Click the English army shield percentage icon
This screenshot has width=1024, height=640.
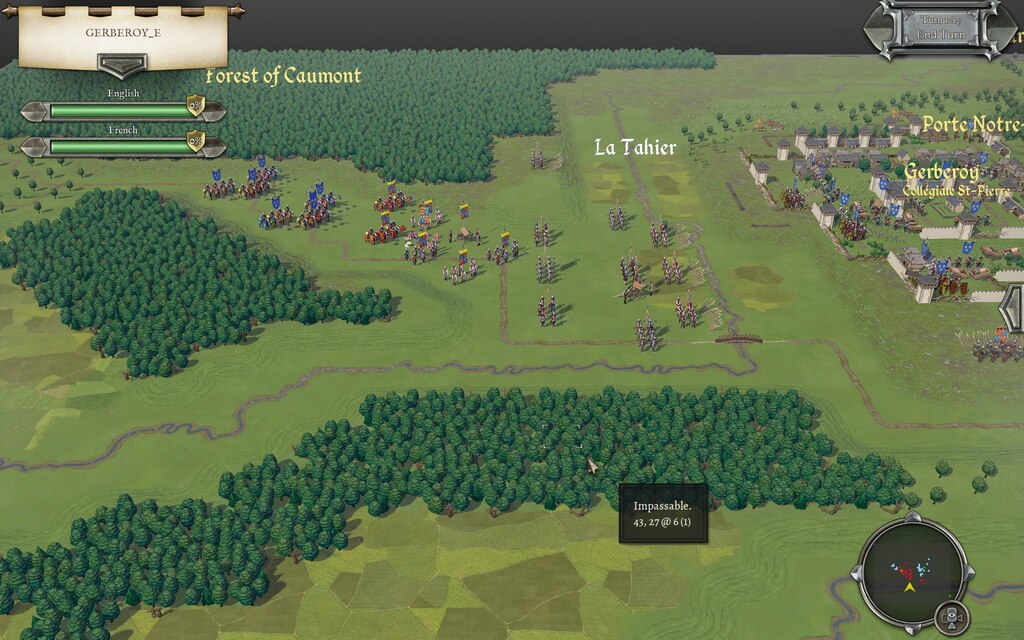click(x=196, y=107)
